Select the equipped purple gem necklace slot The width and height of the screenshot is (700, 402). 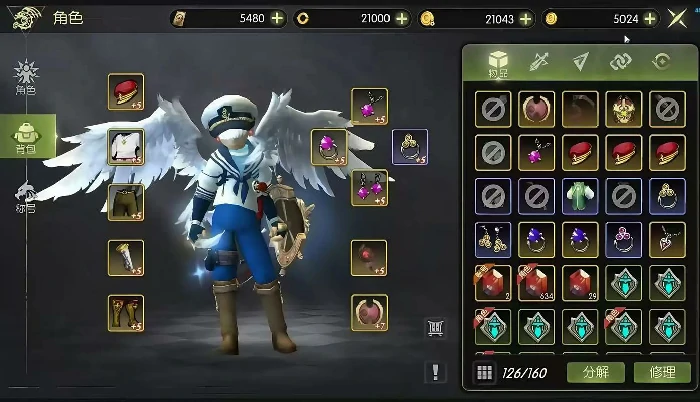(x=369, y=105)
